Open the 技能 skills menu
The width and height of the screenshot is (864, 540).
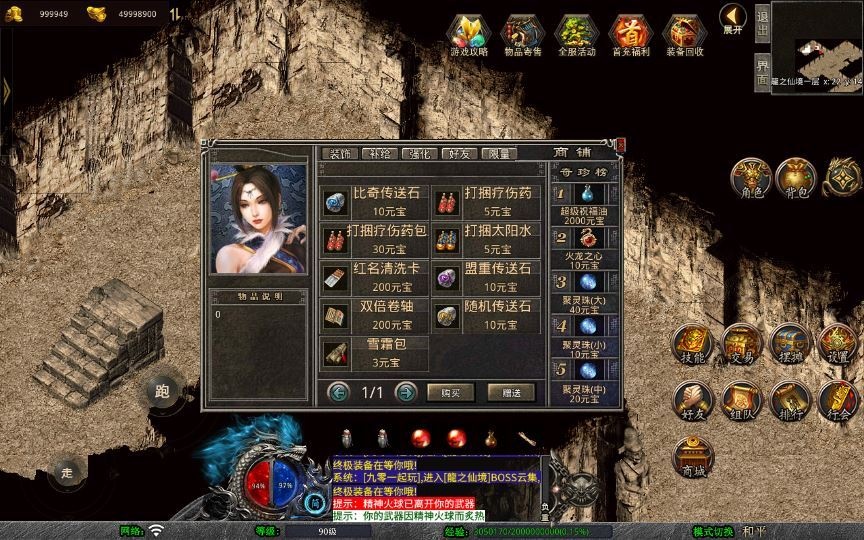pos(692,343)
